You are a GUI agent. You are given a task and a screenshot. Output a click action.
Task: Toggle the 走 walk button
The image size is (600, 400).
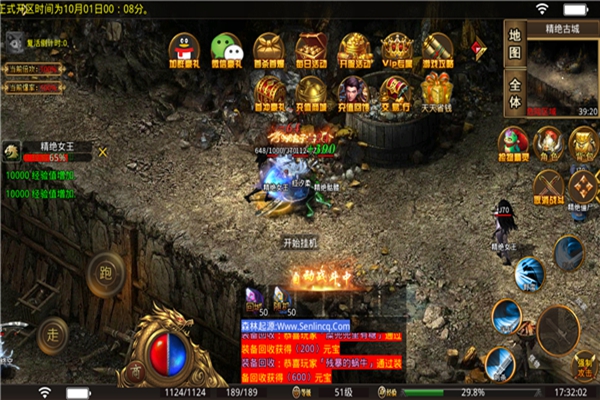[x=55, y=331]
